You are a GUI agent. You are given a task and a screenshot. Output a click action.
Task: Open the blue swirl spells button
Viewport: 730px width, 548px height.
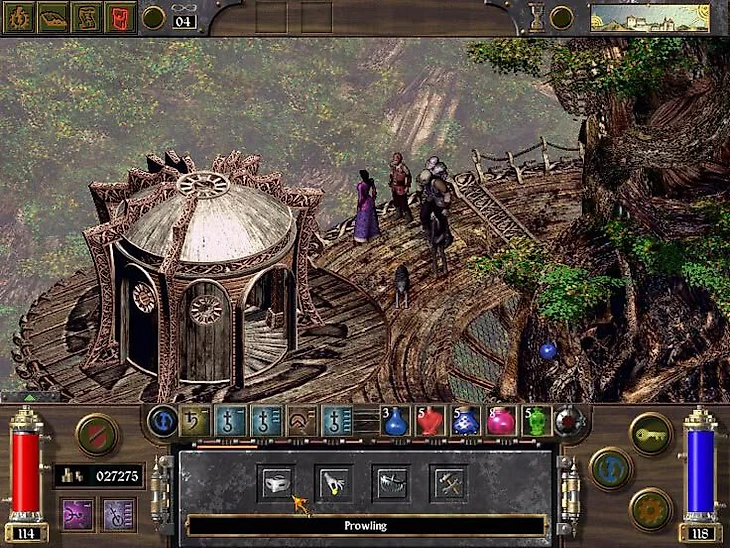(610, 468)
